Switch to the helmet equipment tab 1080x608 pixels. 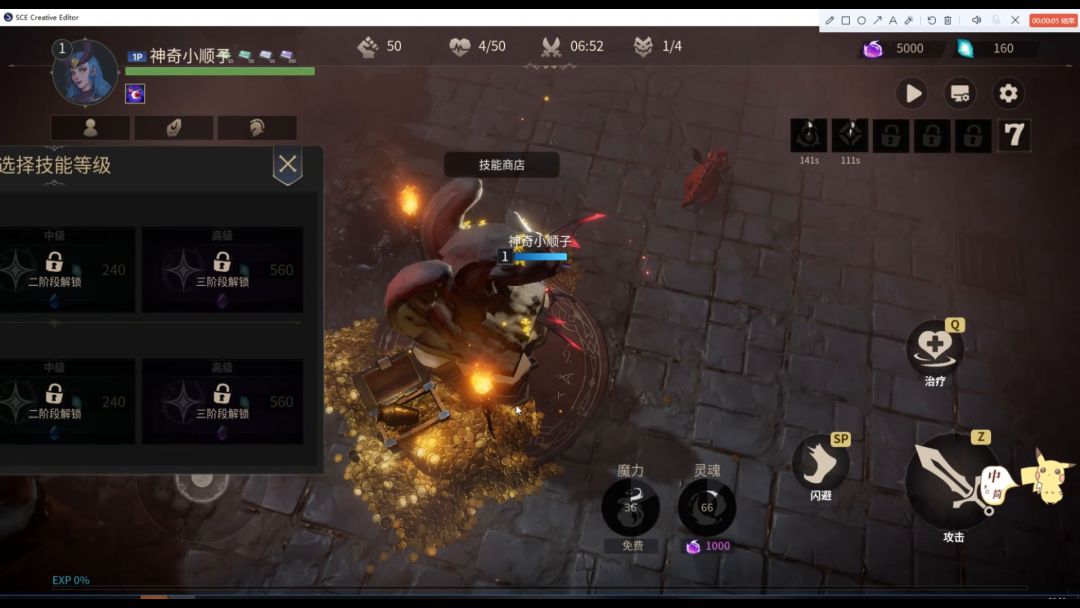pos(257,128)
